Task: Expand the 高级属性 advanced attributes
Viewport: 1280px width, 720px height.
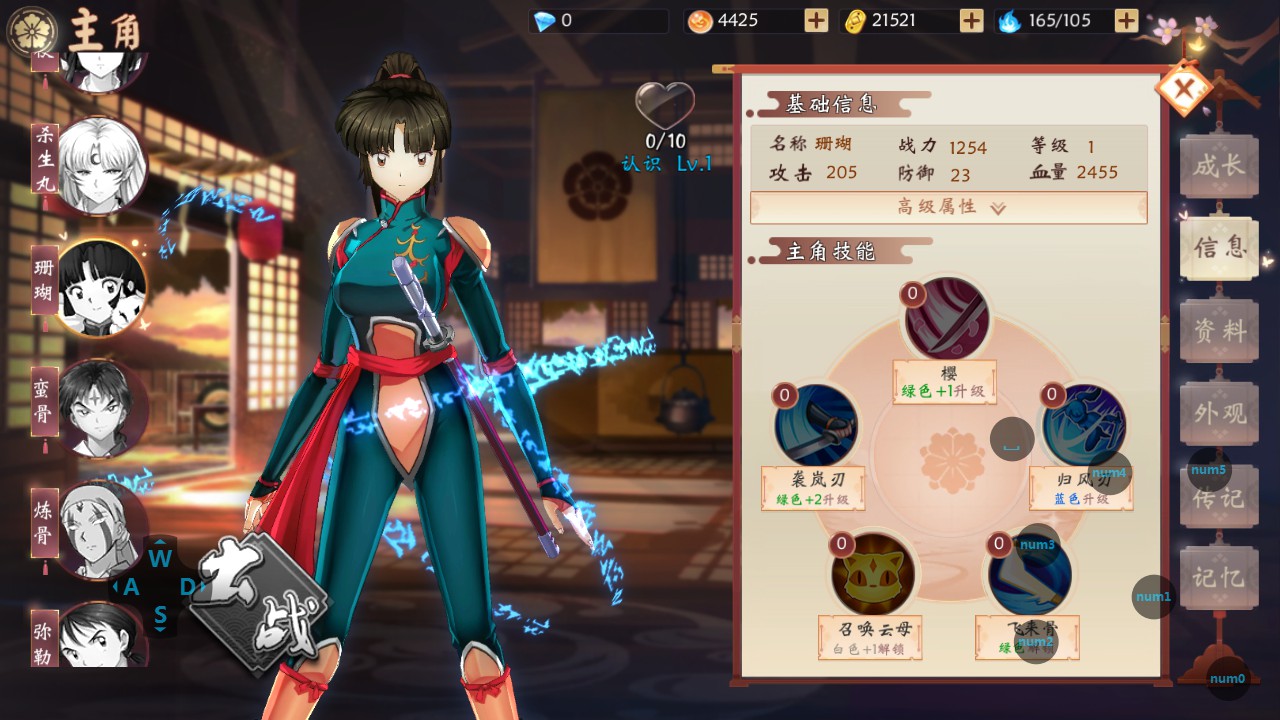Action: click(948, 207)
